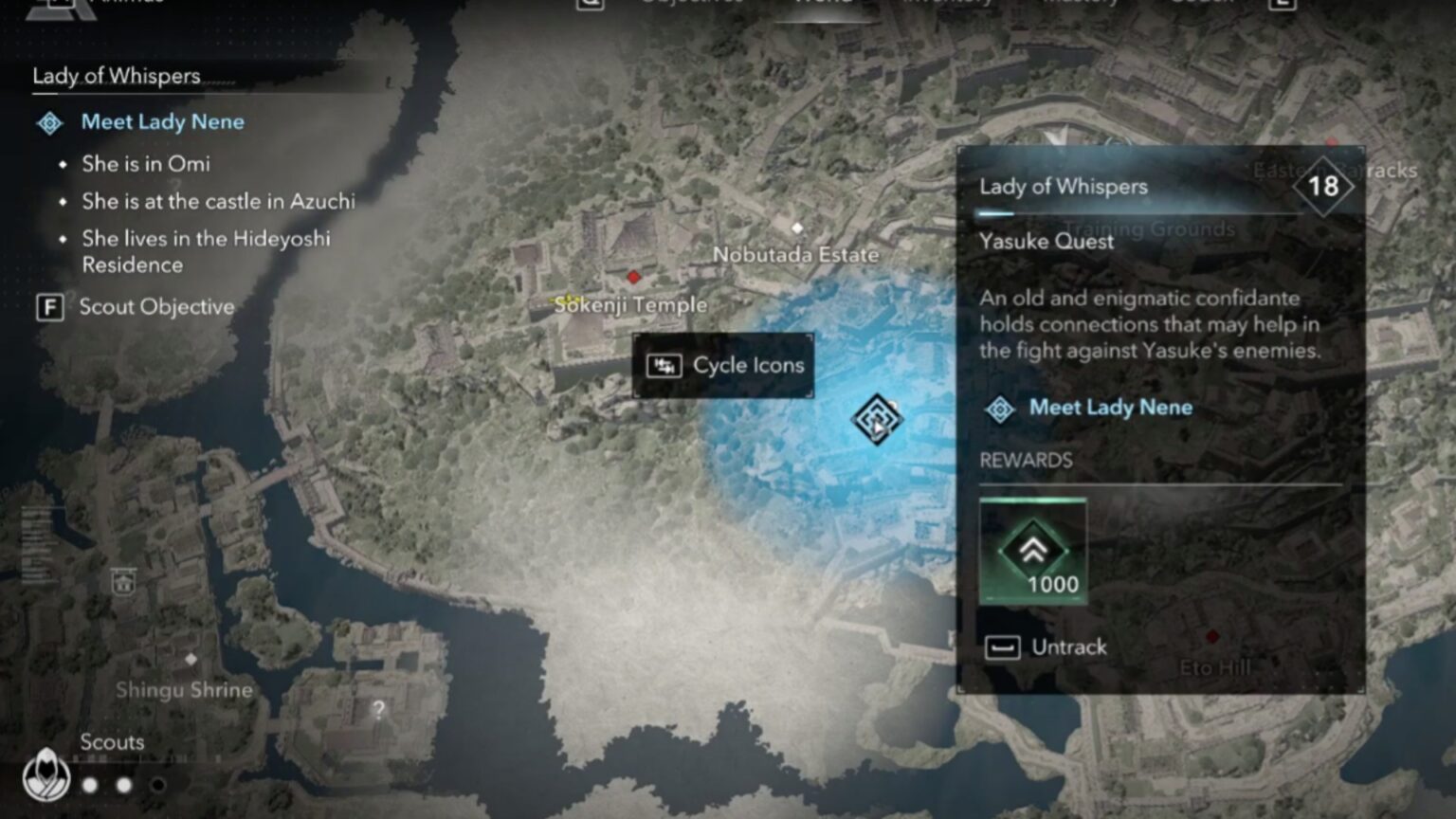Click the unknown question mark marker near Shingu Shrine
The height and width of the screenshot is (819, 1456).
[378, 707]
